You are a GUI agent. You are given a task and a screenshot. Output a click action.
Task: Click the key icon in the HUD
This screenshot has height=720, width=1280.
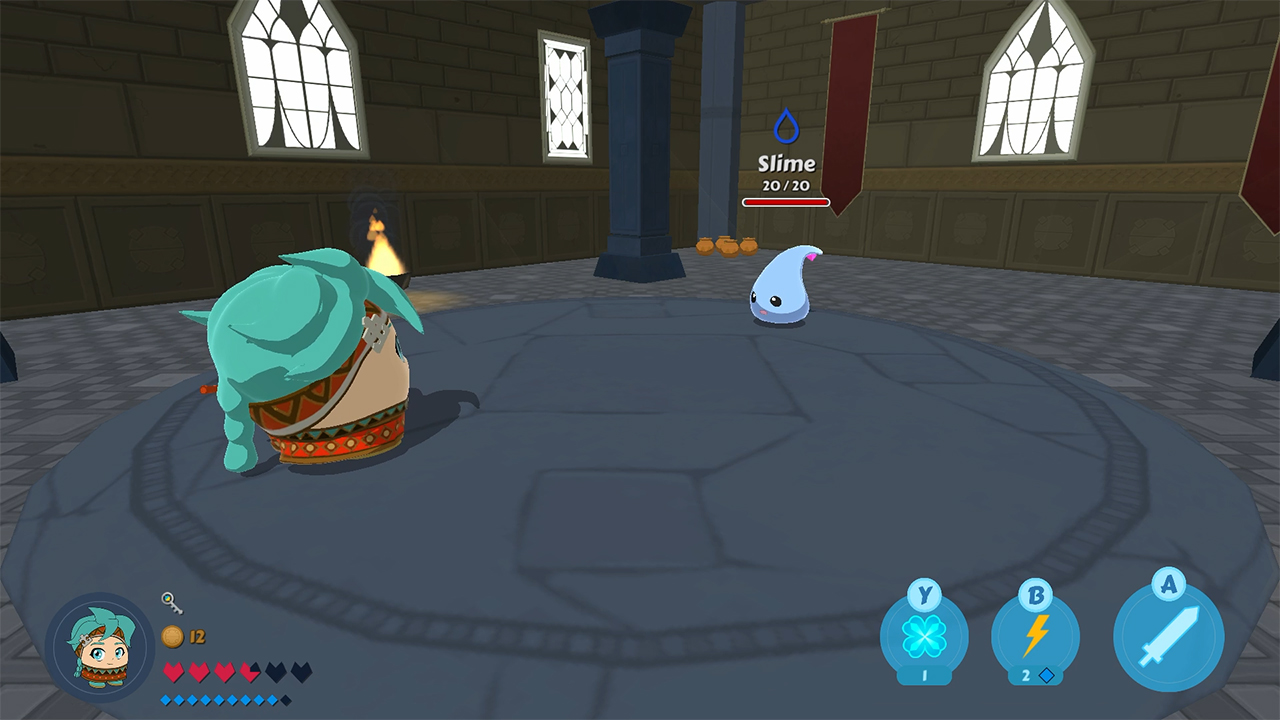point(170,604)
